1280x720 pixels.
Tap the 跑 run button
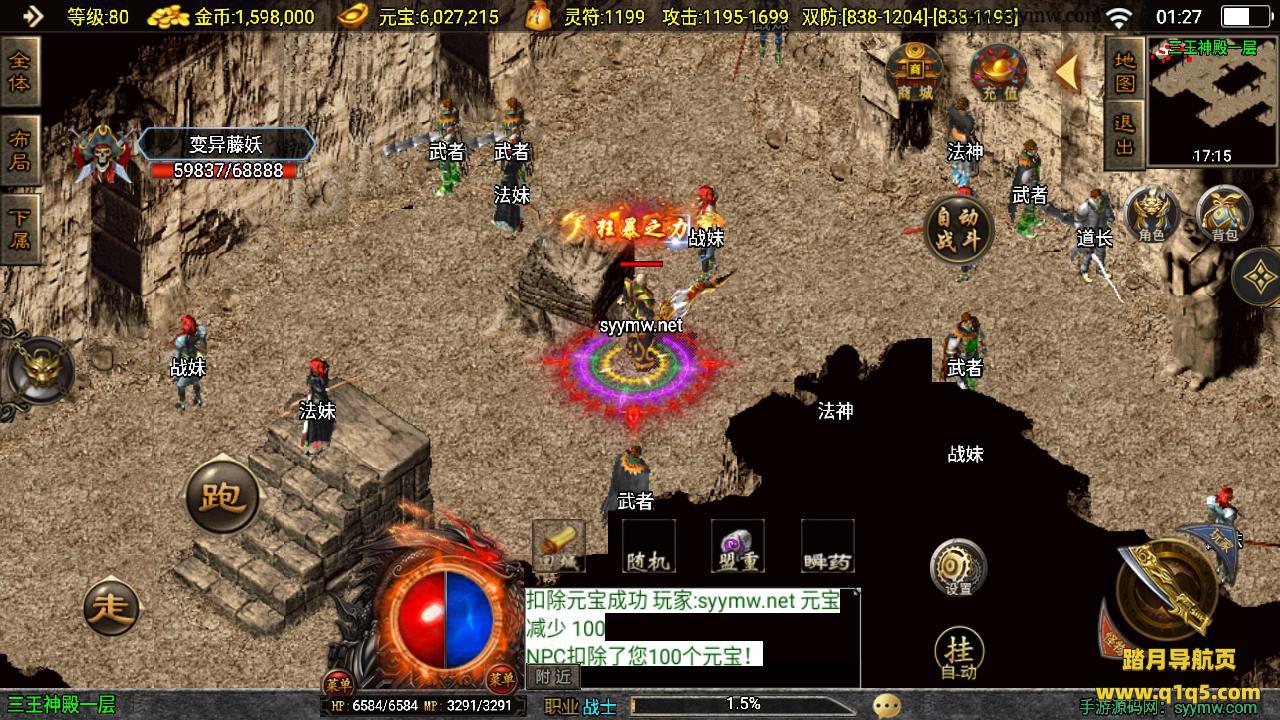click(222, 496)
